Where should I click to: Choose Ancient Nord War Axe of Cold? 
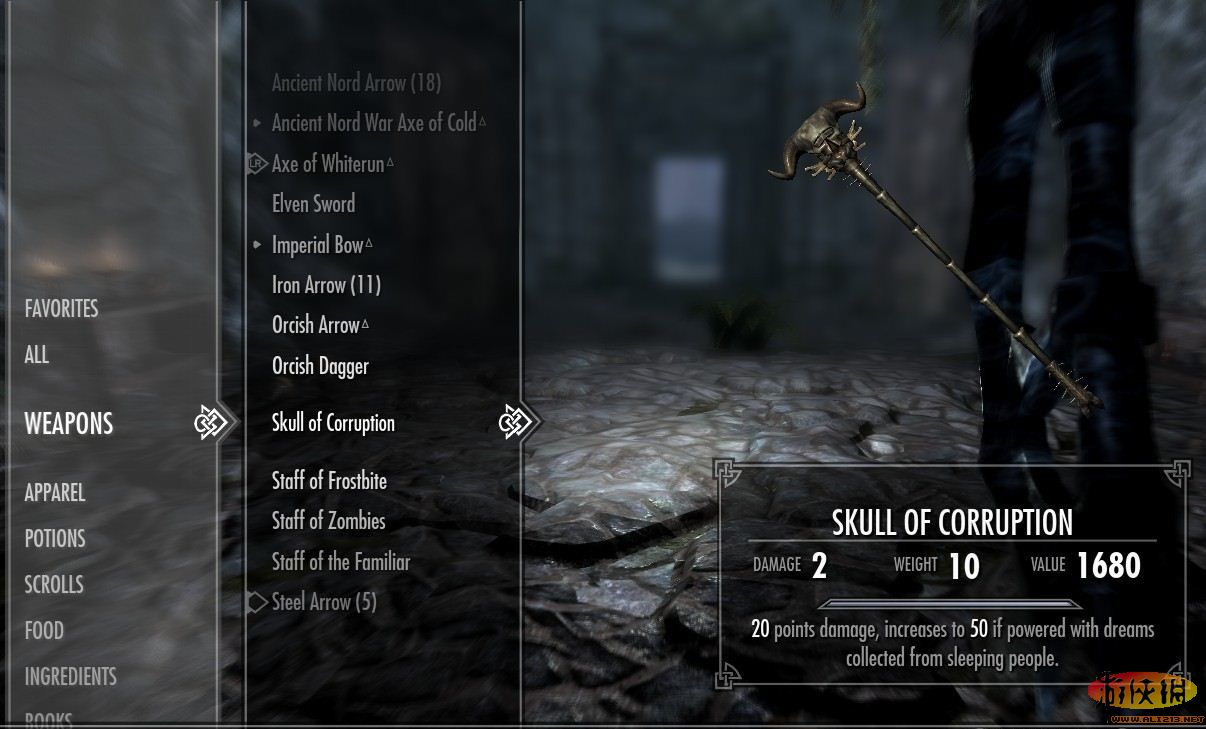(374, 123)
